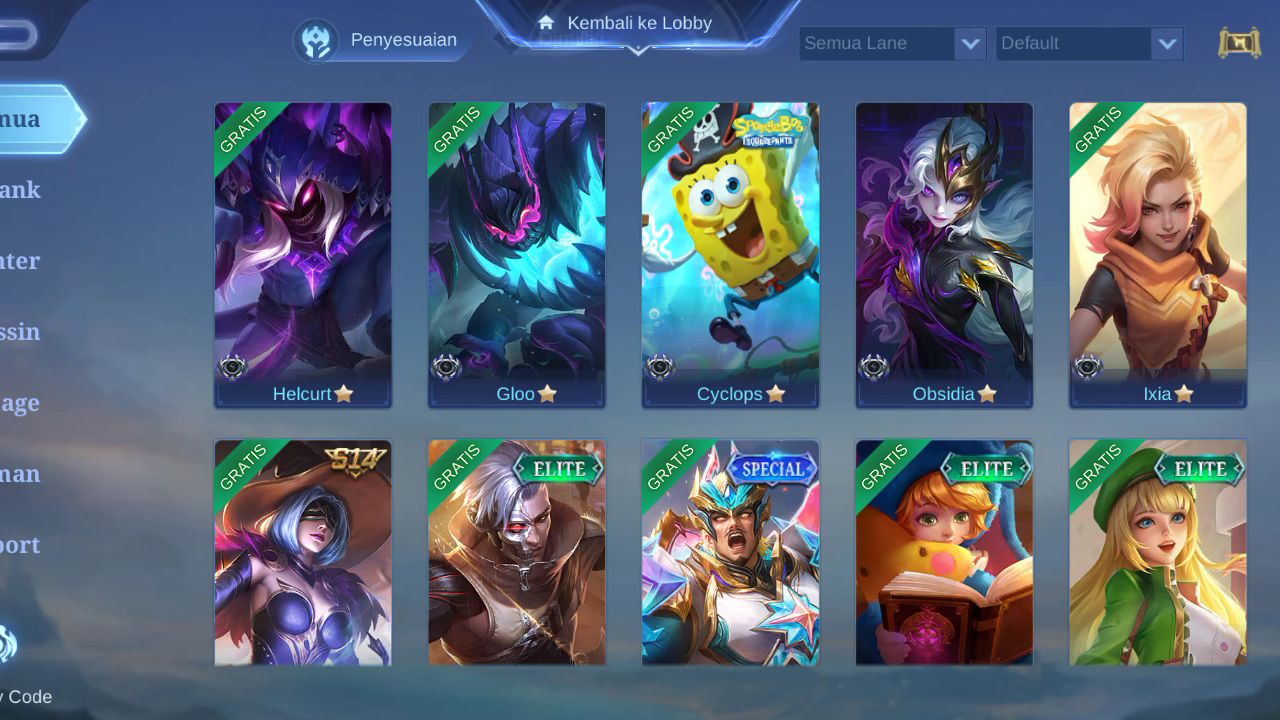Open the Penyesuaian customization button
The height and width of the screenshot is (720, 1280).
click(380, 40)
